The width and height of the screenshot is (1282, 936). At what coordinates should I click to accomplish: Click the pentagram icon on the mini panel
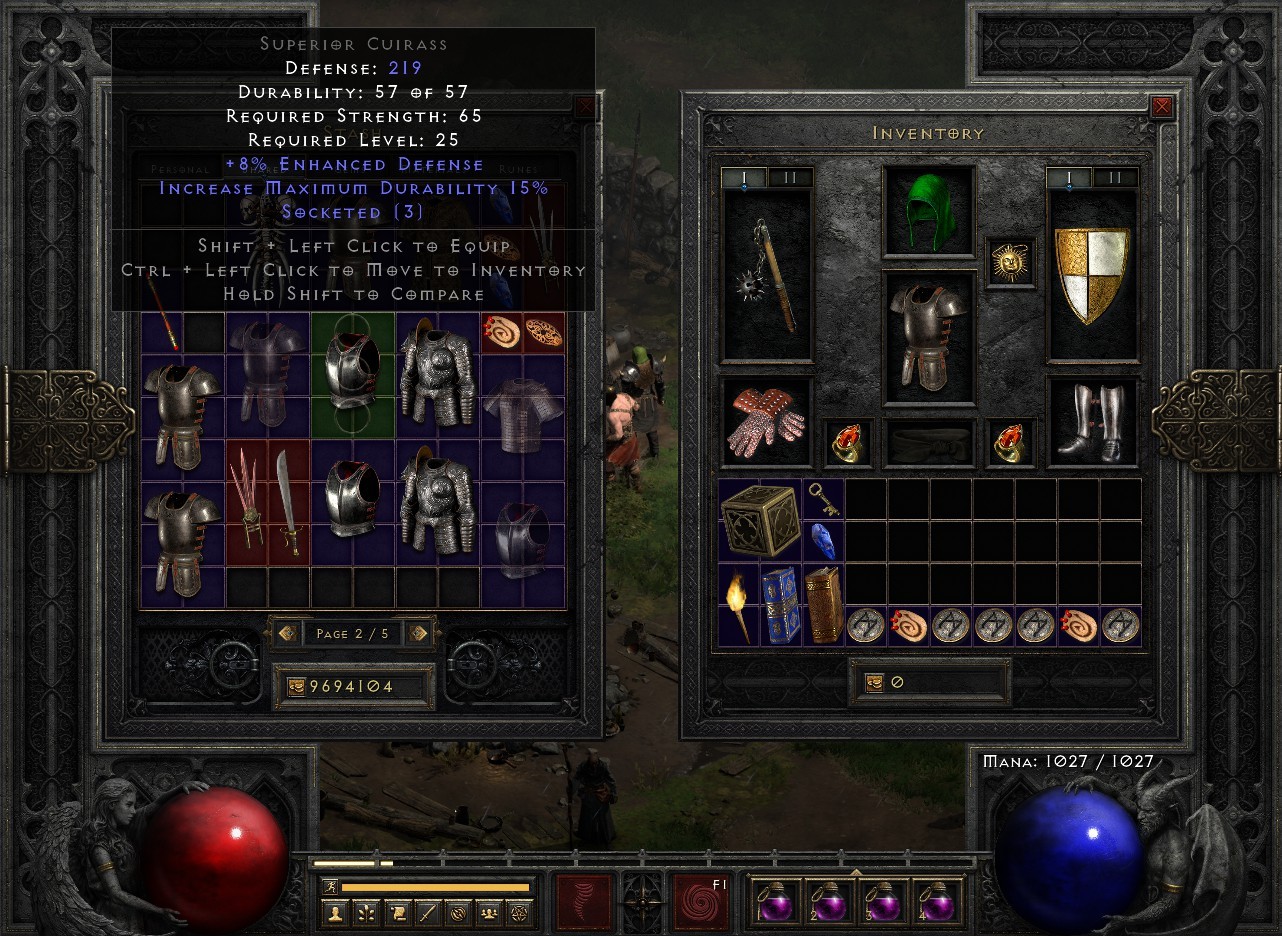click(516, 913)
